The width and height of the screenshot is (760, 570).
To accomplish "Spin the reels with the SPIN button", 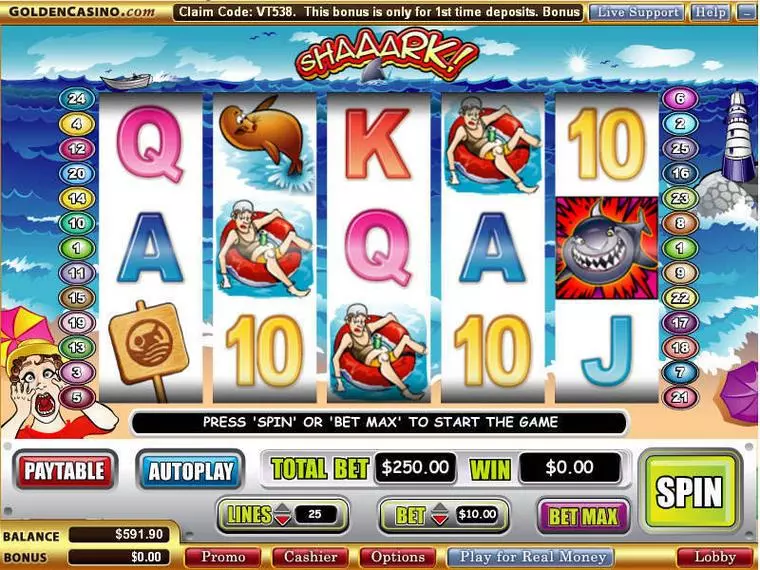I will [x=689, y=490].
